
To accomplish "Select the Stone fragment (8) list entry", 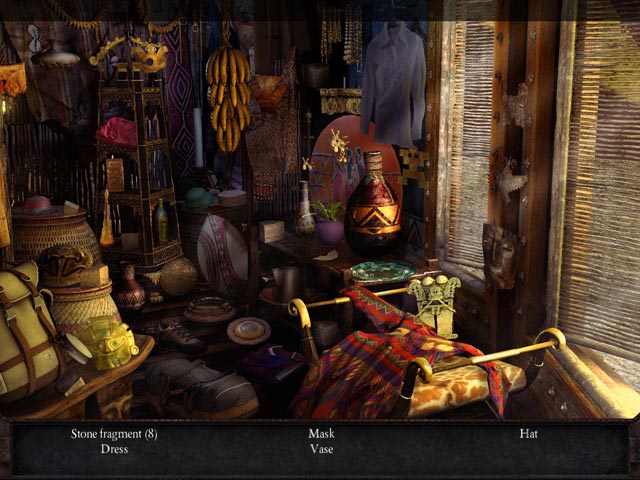I will click(x=114, y=434).
